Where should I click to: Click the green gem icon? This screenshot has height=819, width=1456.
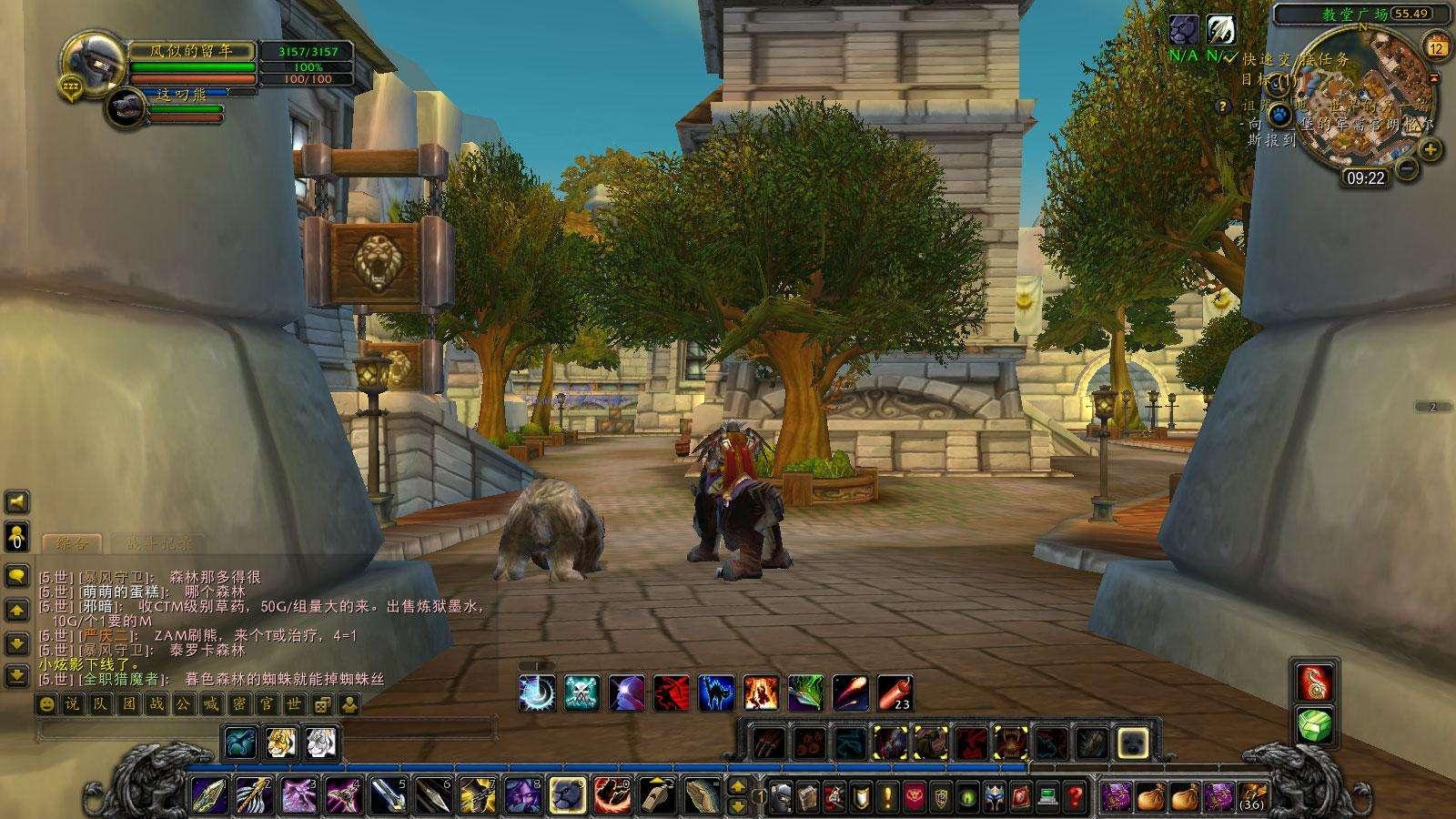1315,725
